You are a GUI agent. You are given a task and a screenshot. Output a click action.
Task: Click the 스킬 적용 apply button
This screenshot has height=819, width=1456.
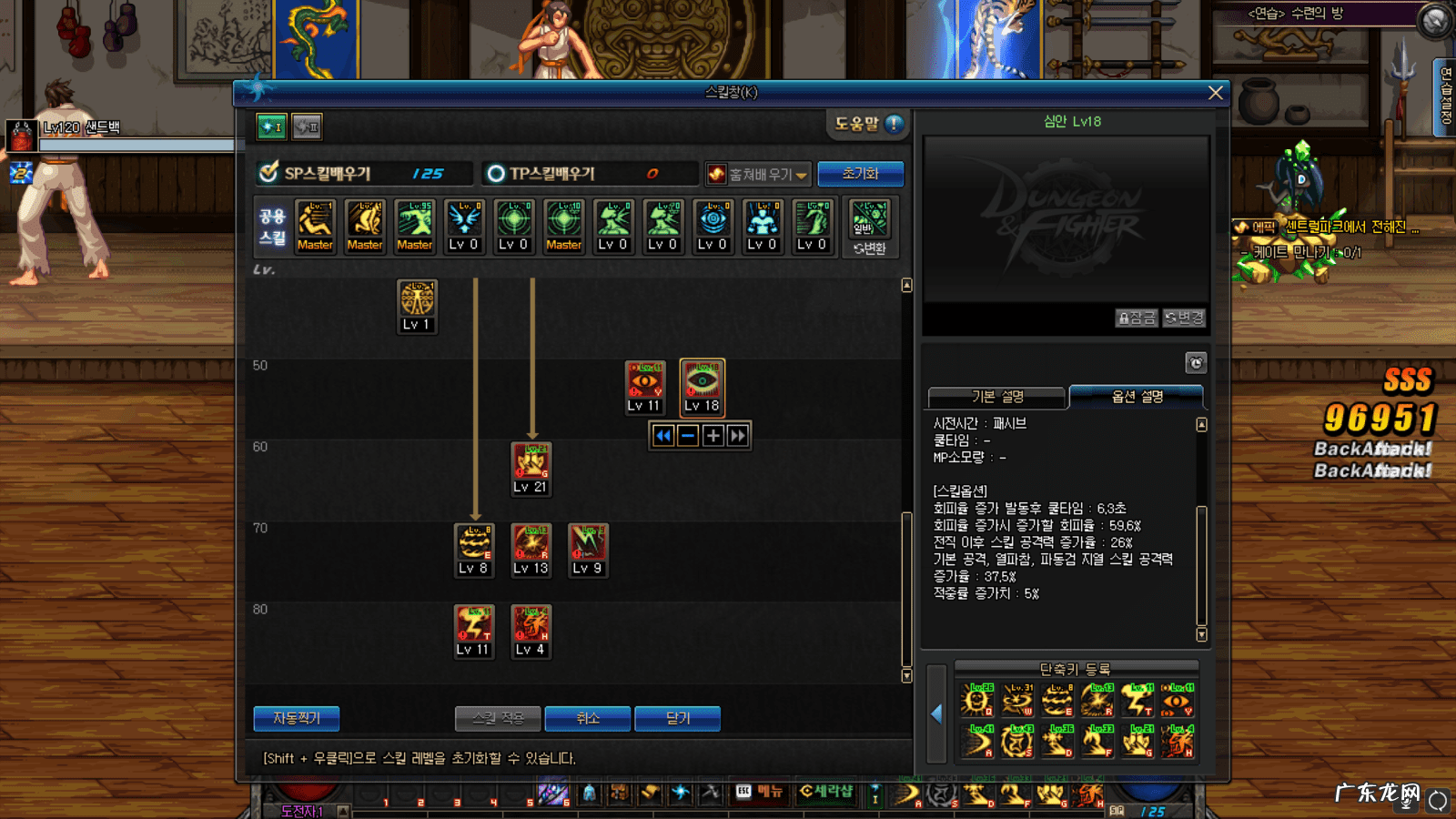click(x=497, y=718)
